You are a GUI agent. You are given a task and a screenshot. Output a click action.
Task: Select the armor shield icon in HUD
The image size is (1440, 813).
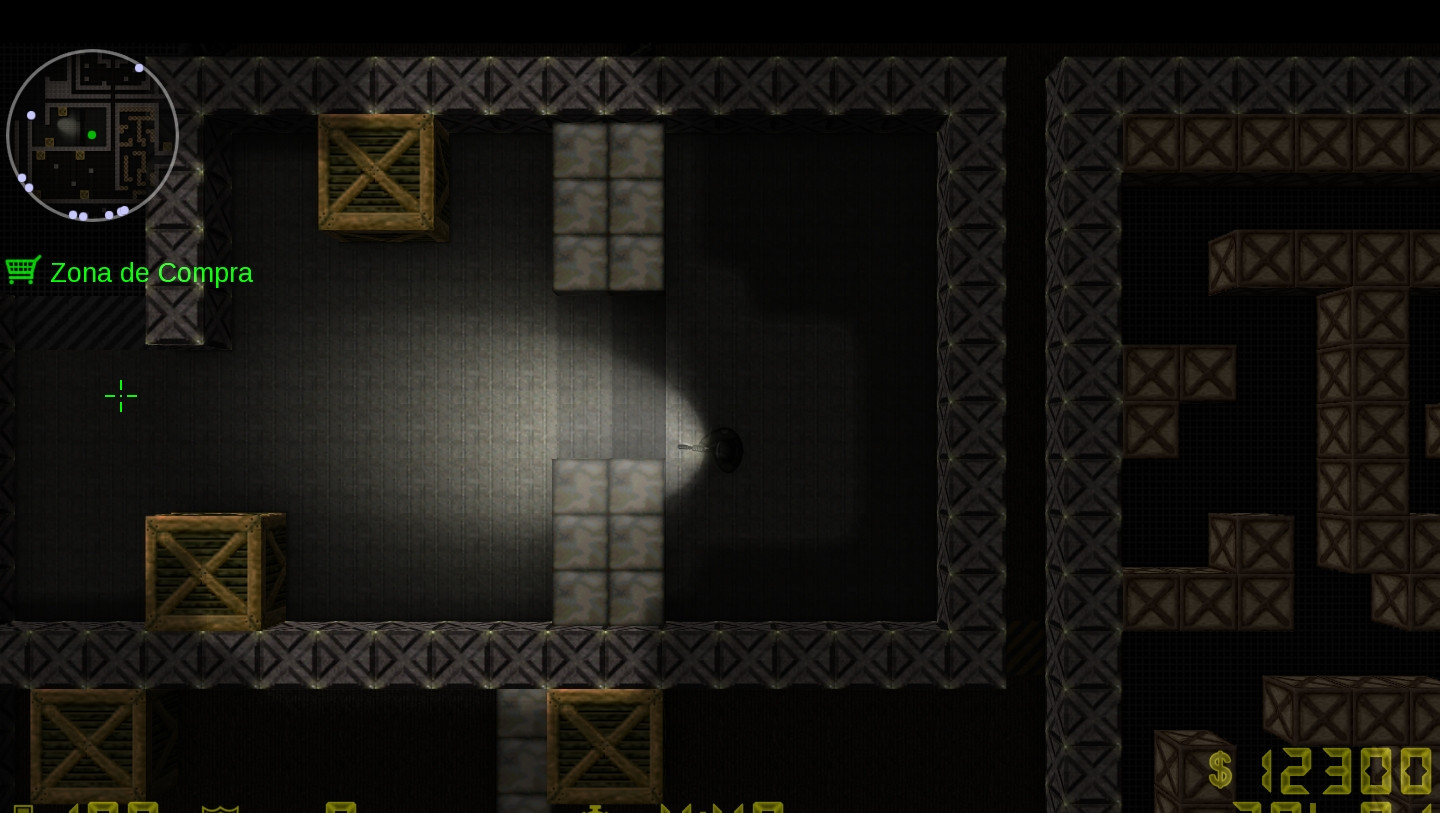(218, 808)
